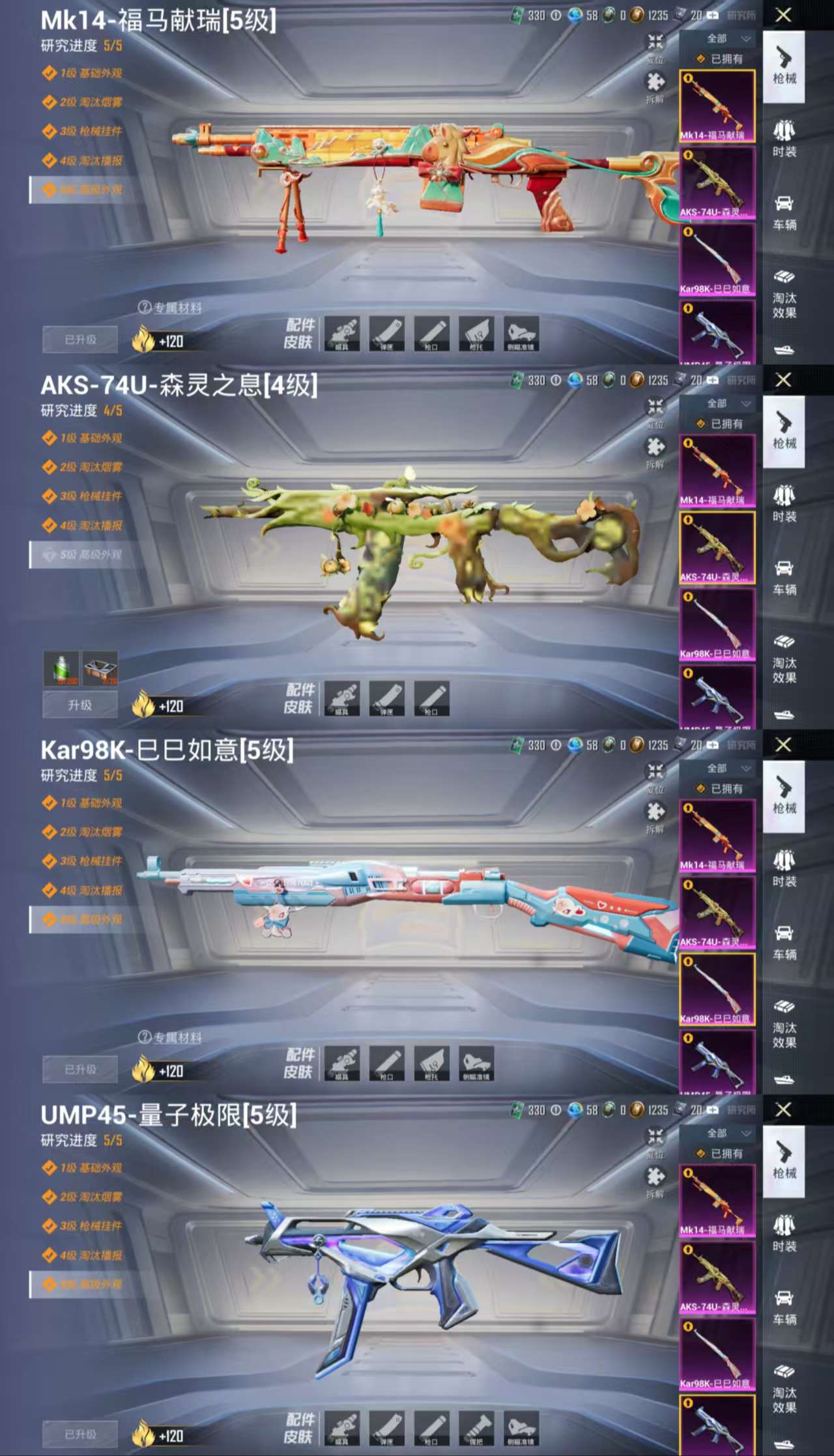Screen dimensions: 834x1456
Task: Select 侧瞄准镜 skin slot on Kar98K screen
Action: tap(477, 1063)
